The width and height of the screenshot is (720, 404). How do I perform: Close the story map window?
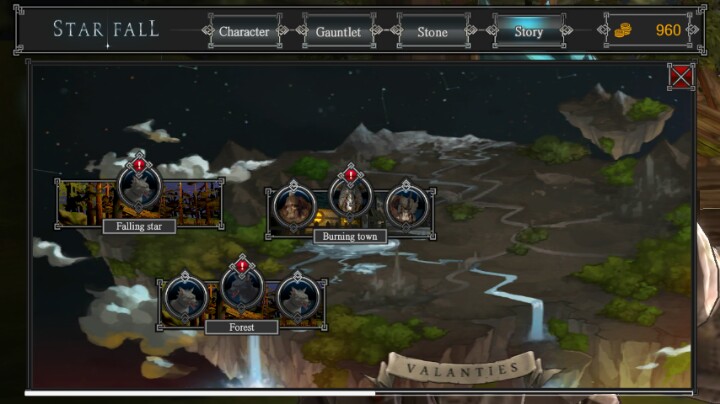pos(681,76)
